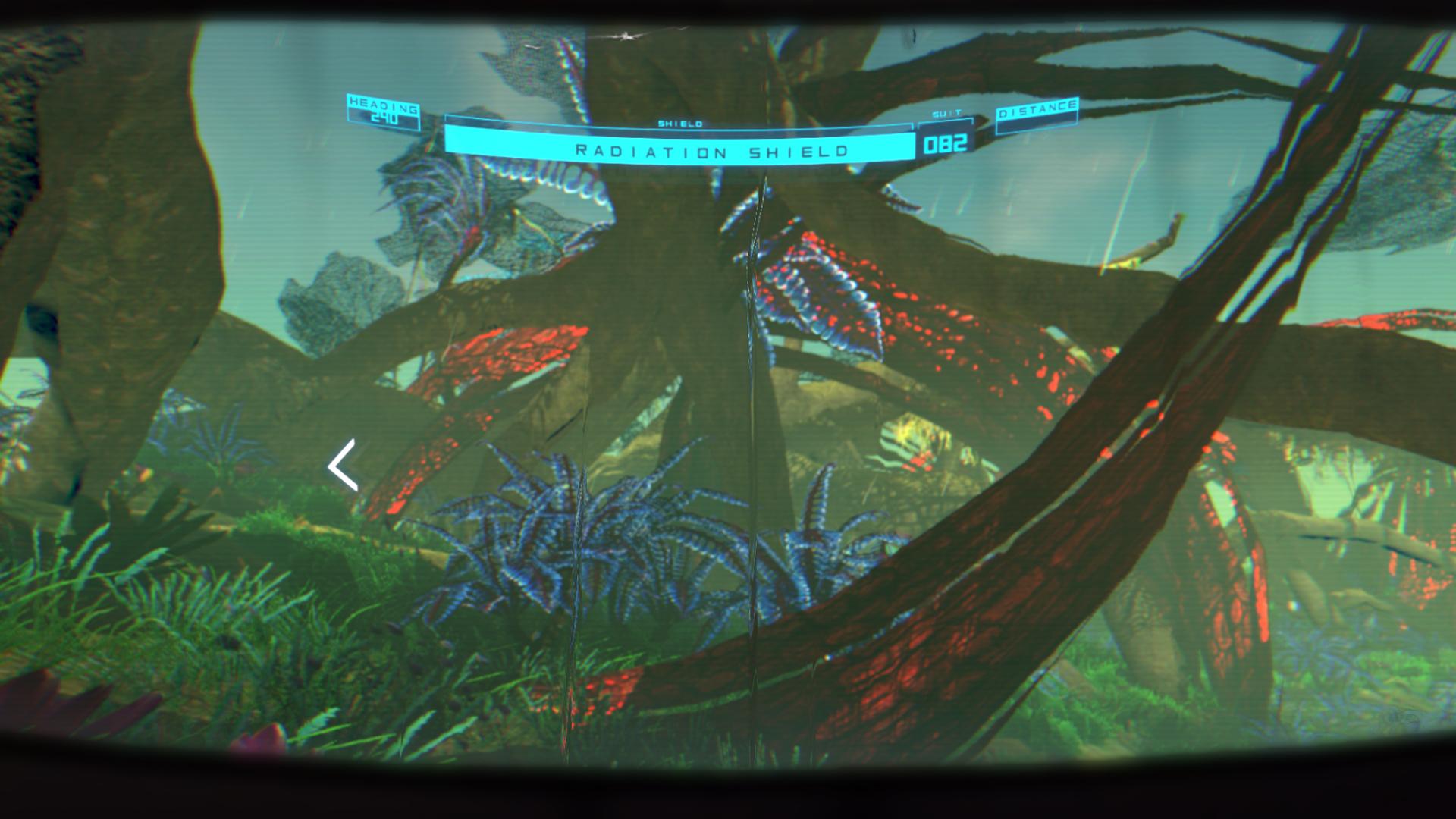Click the crack marker at top of visor

[627, 35]
